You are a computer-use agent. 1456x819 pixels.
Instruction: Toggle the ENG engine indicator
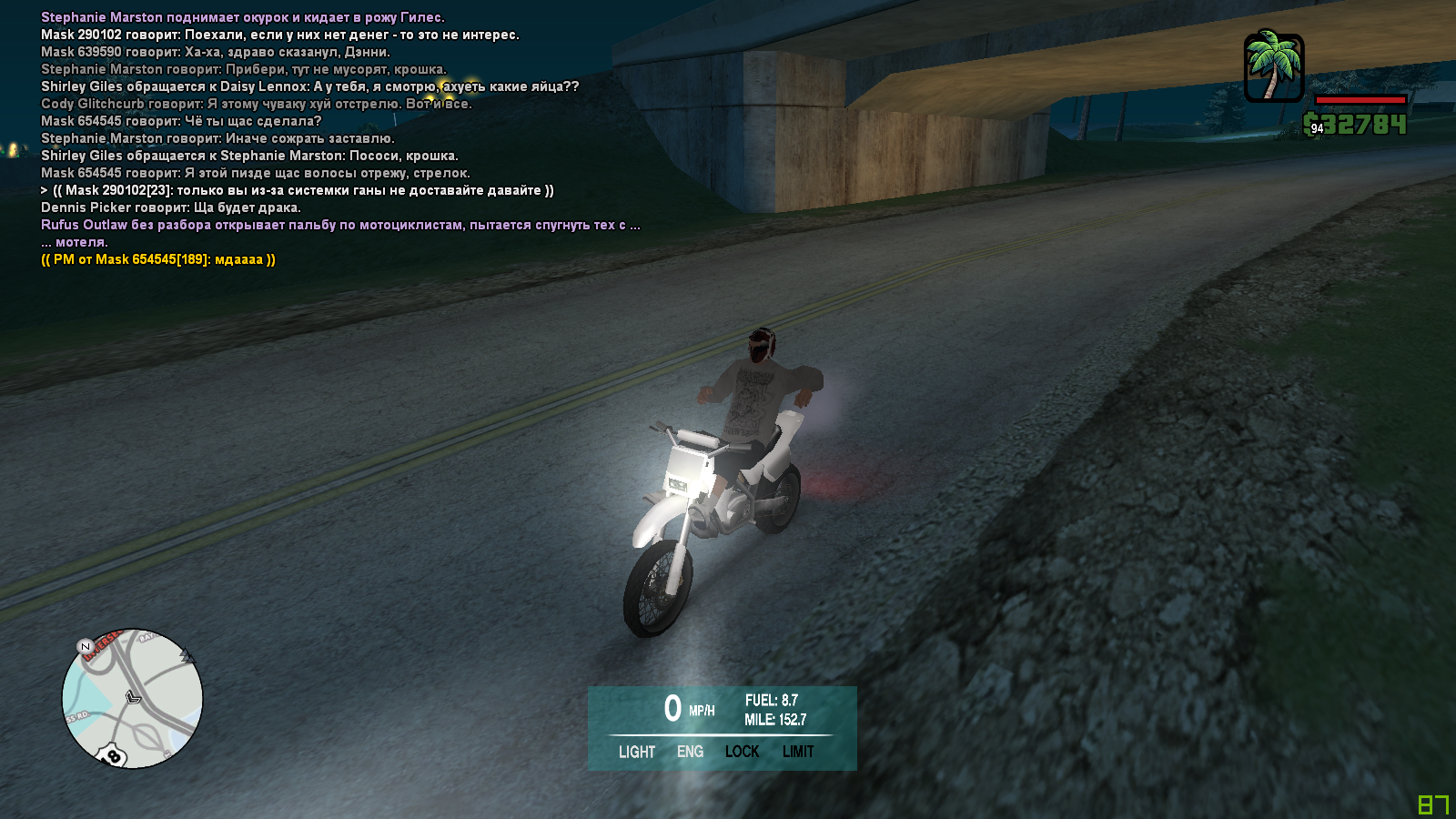[x=690, y=752]
